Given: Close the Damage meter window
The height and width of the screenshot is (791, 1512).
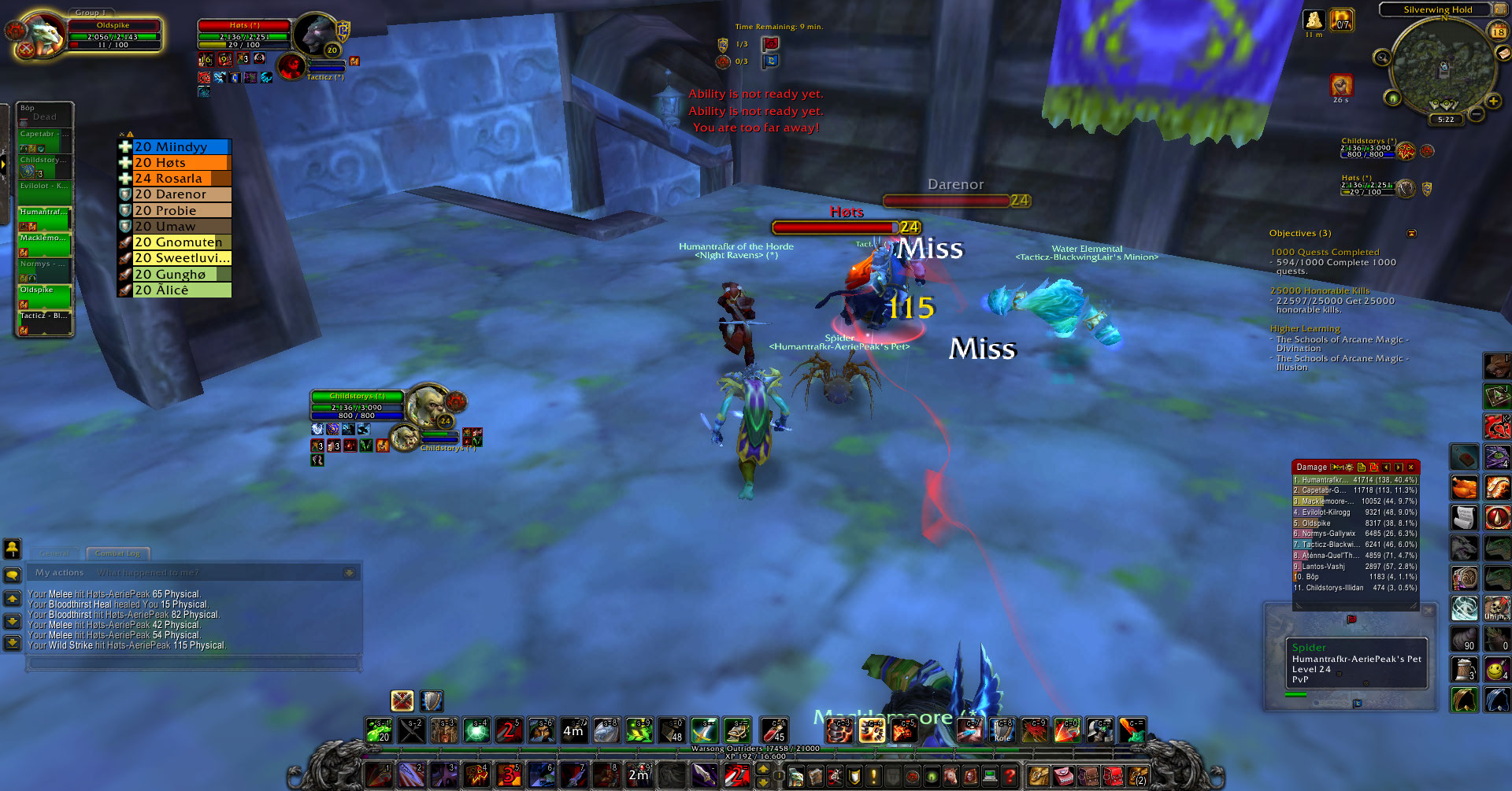Looking at the screenshot, I should (x=1410, y=468).
